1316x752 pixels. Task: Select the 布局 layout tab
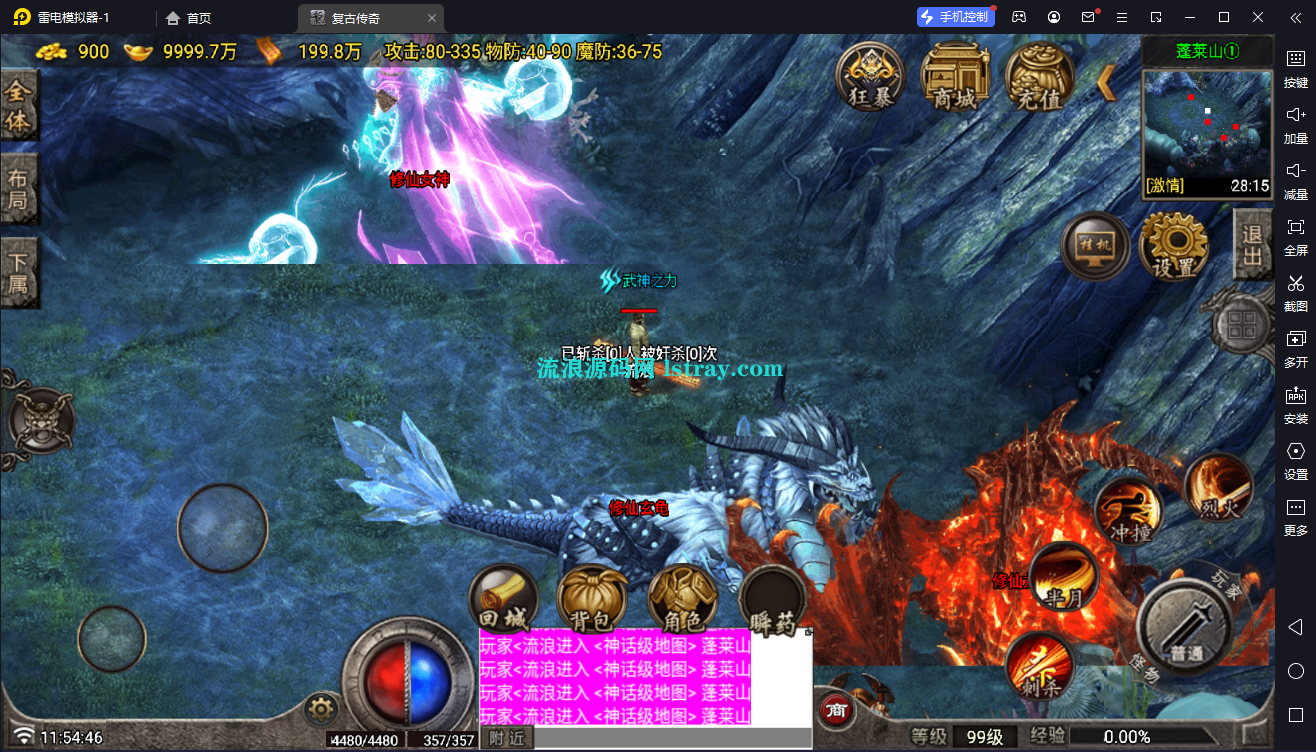[x=19, y=190]
